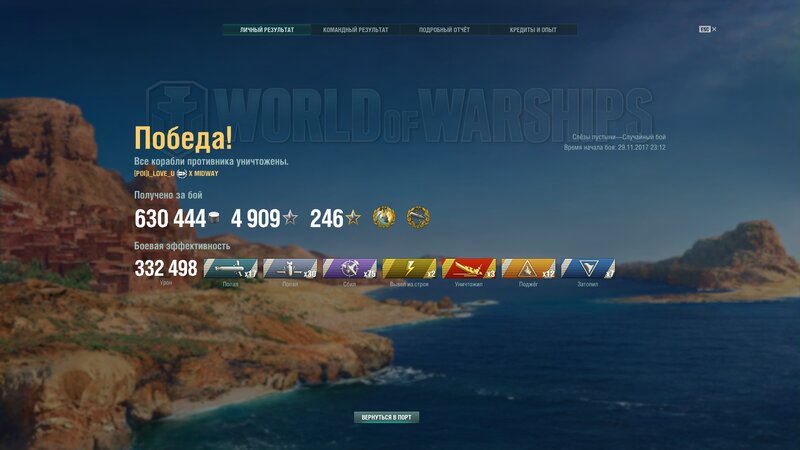Viewport: 800px width, 450px height.
Task: Select the Личный результат tab
Action: [267, 30]
